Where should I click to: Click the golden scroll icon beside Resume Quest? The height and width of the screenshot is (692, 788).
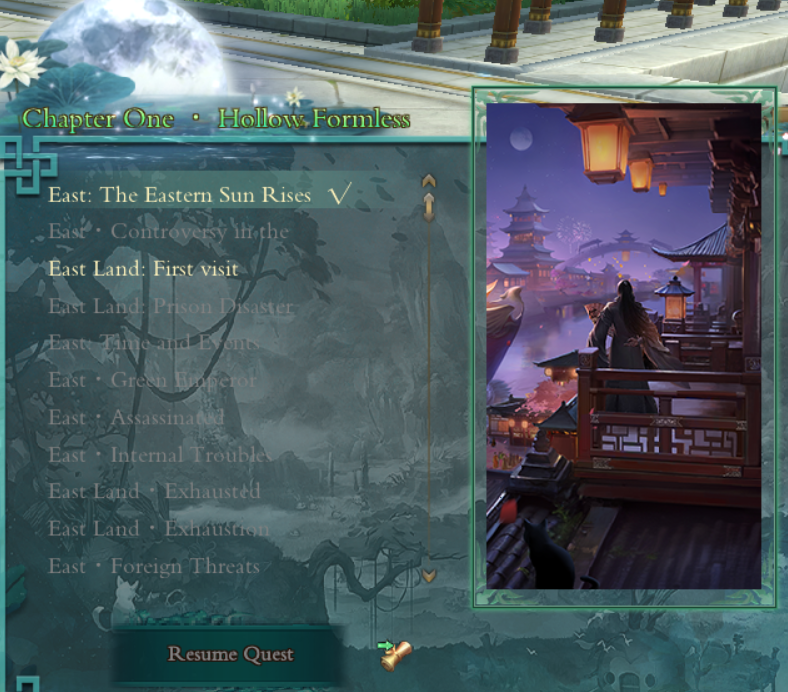coord(396,655)
